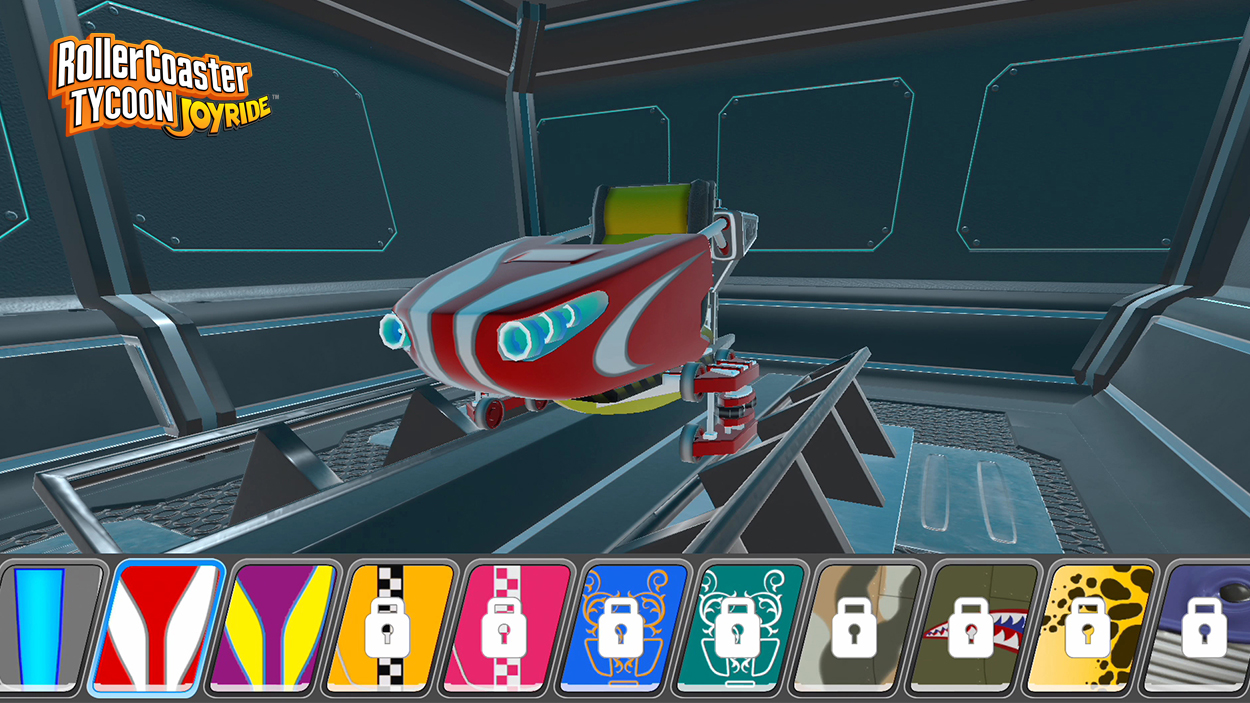
Task: Select the locked blue ornamental skin
Action: [621, 628]
